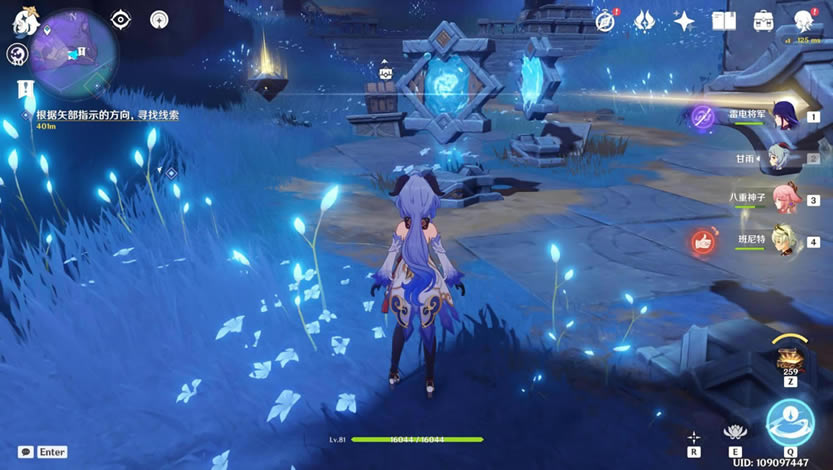Image resolution: width=833 pixels, height=470 pixels.
Task: Switch to 八重神子 in the party
Action: [784, 199]
